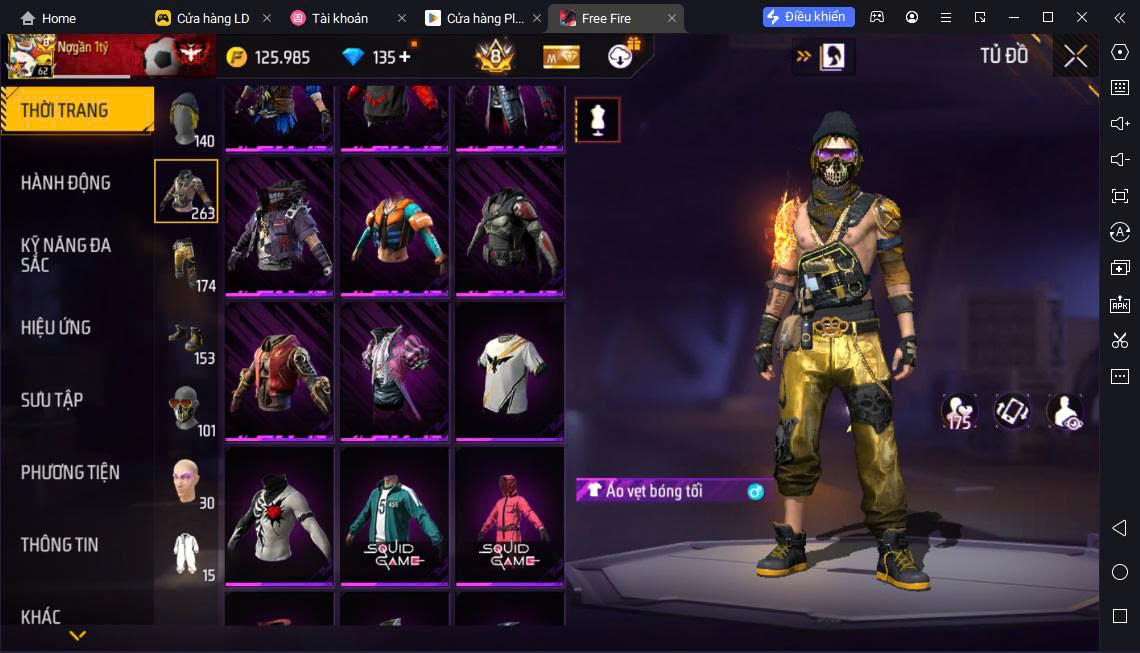Open the shoes category showing 153
The image size is (1140, 653).
point(186,337)
